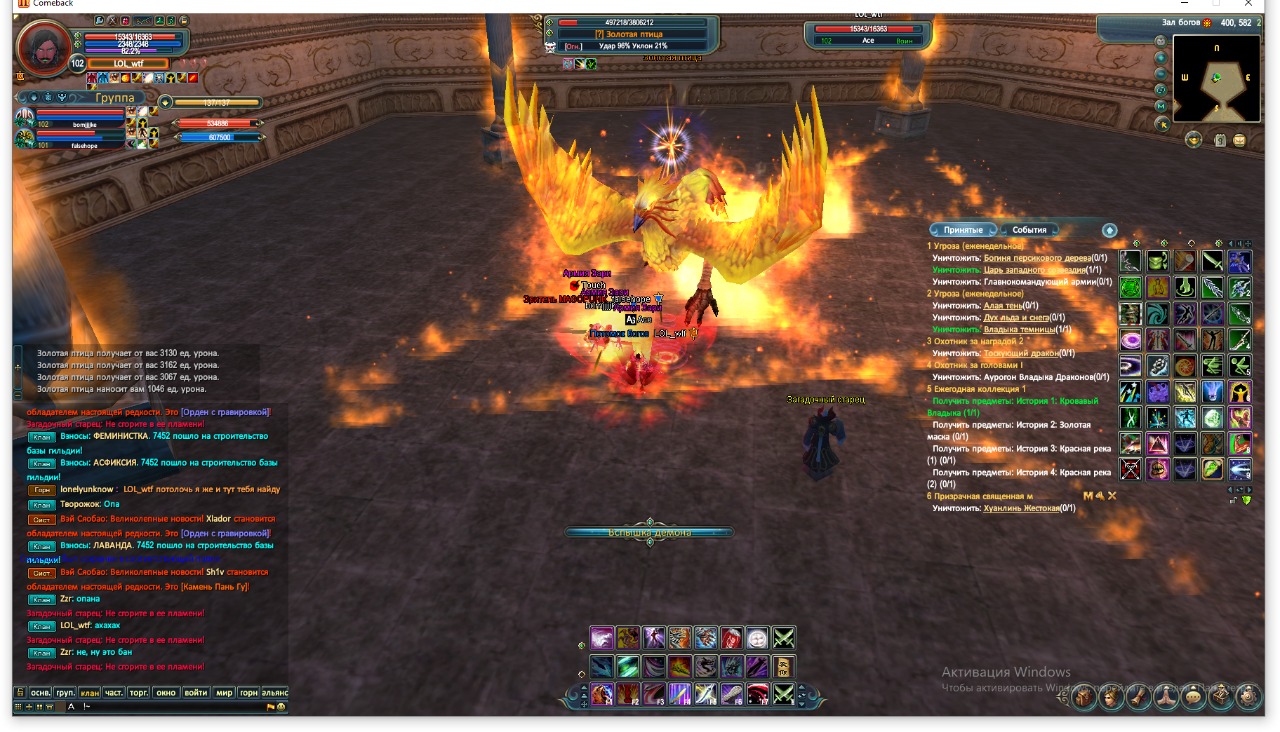
Task: Open the альянс chat tab
Action: pos(275,692)
